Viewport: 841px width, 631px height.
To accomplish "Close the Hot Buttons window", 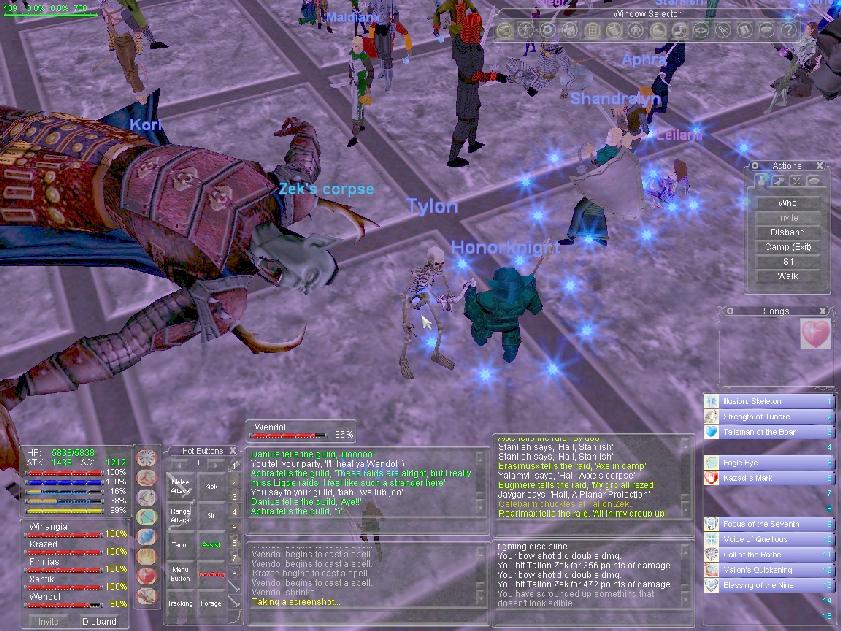I will click(232, 451).
